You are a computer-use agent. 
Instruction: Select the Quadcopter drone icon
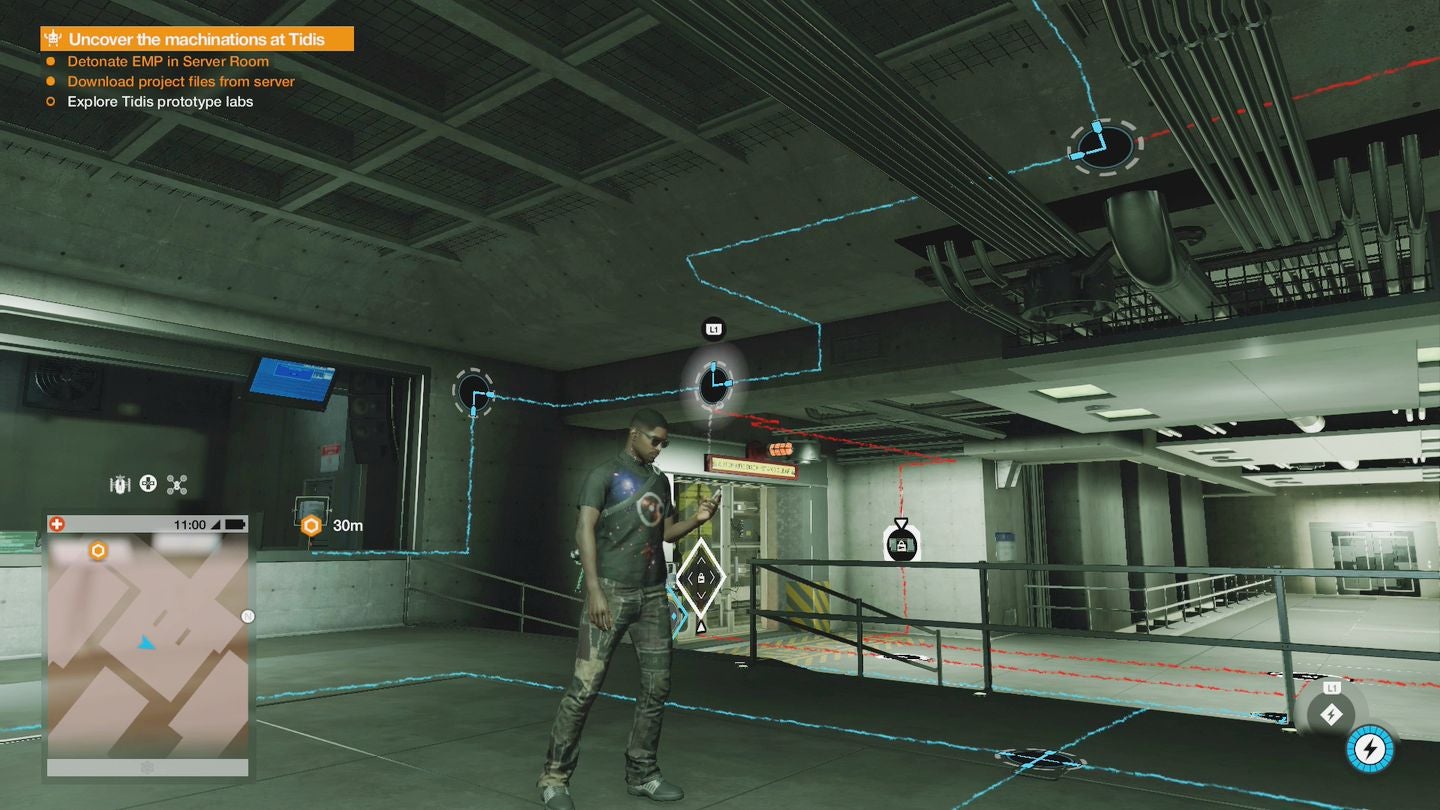(176, 483)
